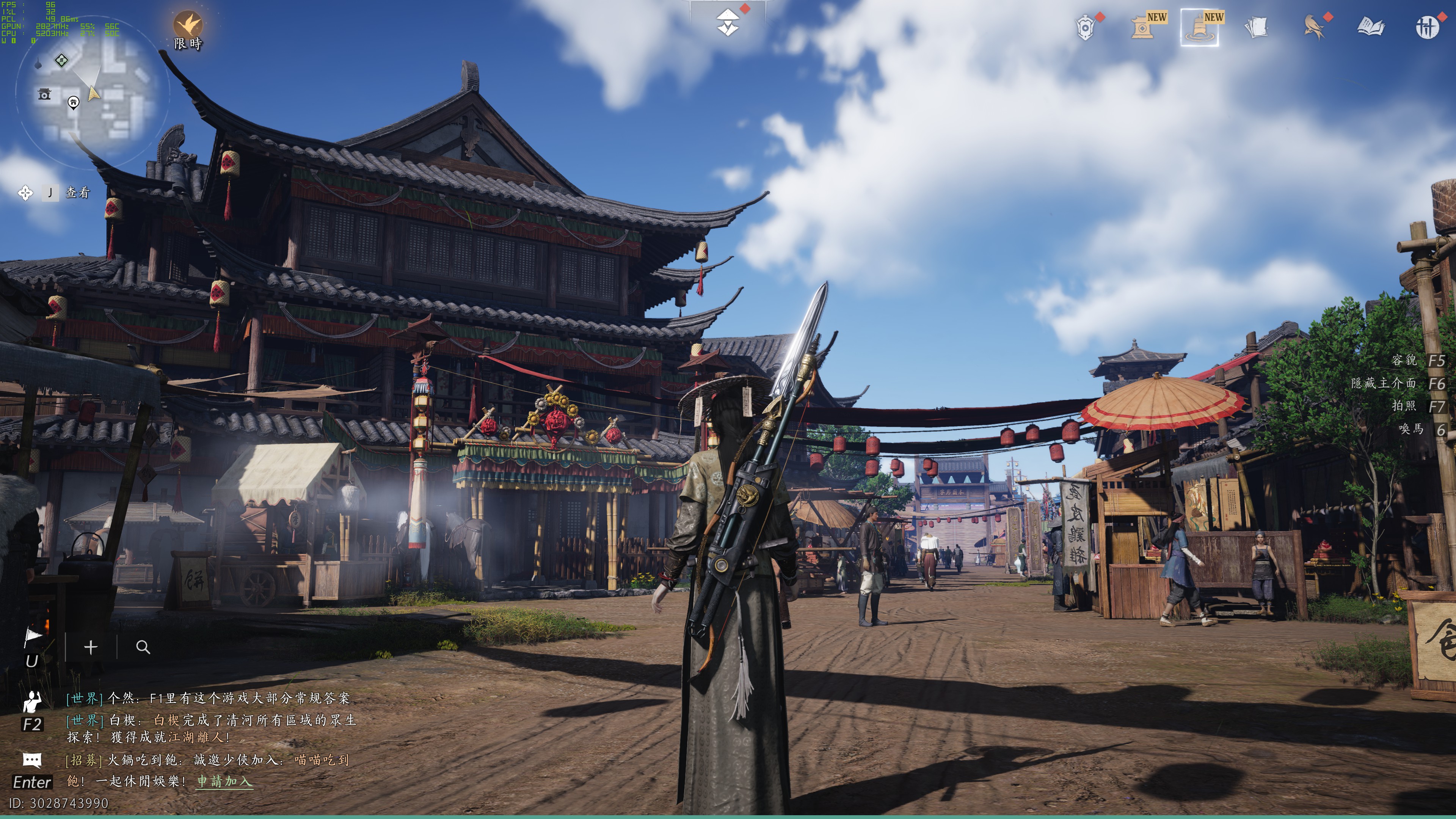
Task: Click the house marker on the minimap
Action: click(x=74, y=102)
